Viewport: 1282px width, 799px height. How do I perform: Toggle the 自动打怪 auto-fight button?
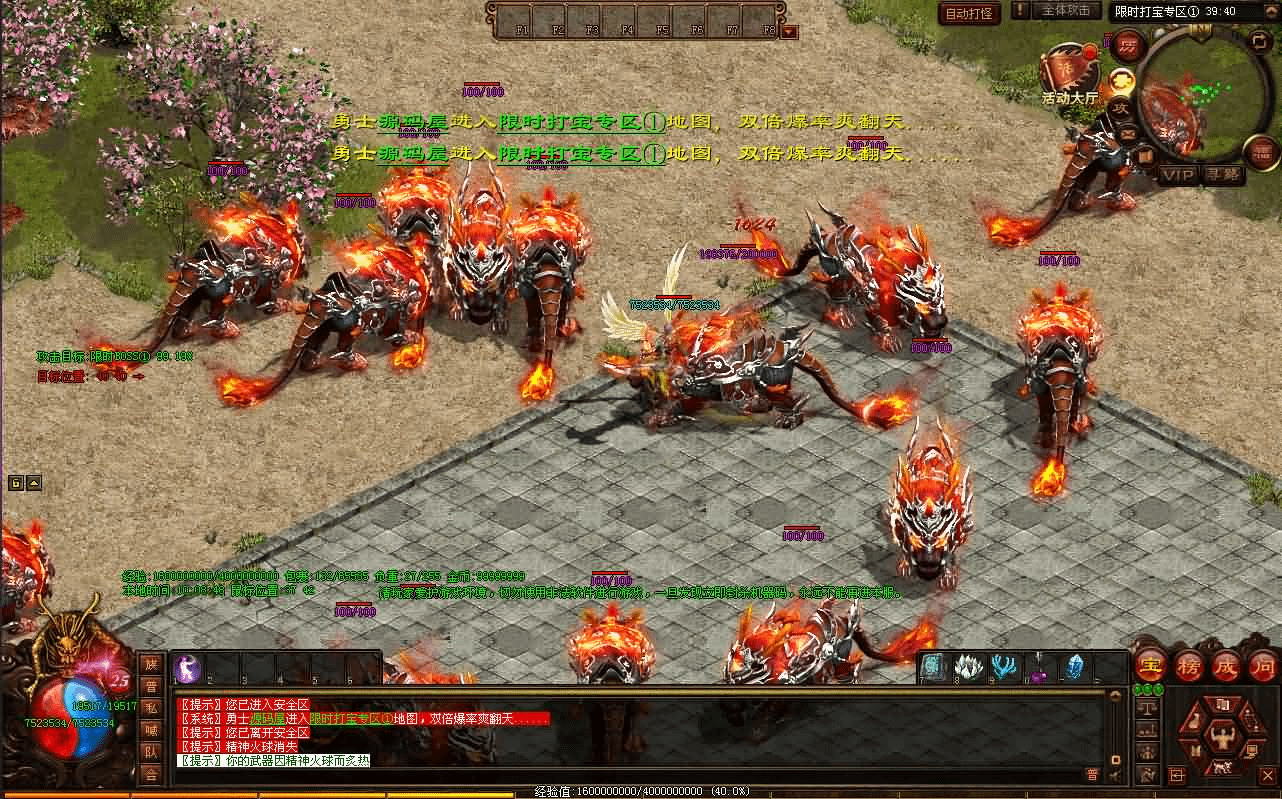970,13
